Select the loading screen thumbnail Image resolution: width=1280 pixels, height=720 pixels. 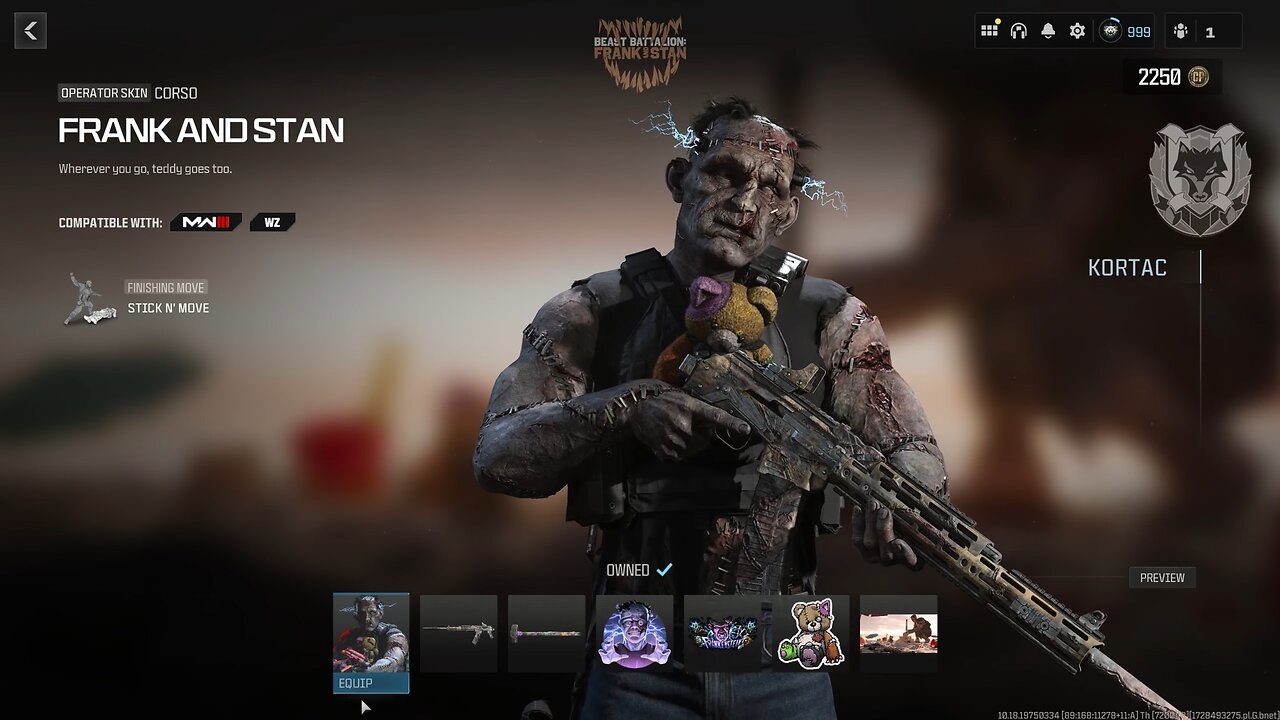click(x=898, y=633)
